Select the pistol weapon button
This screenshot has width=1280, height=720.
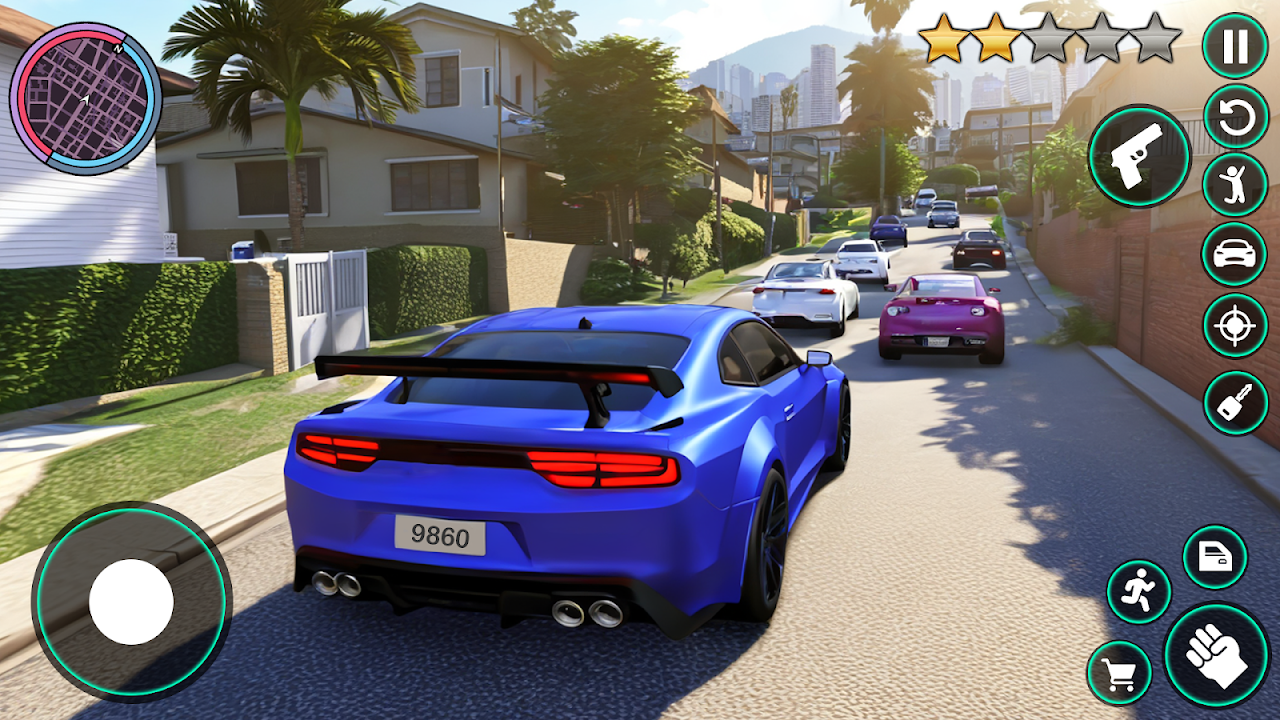click(1139, 156)
